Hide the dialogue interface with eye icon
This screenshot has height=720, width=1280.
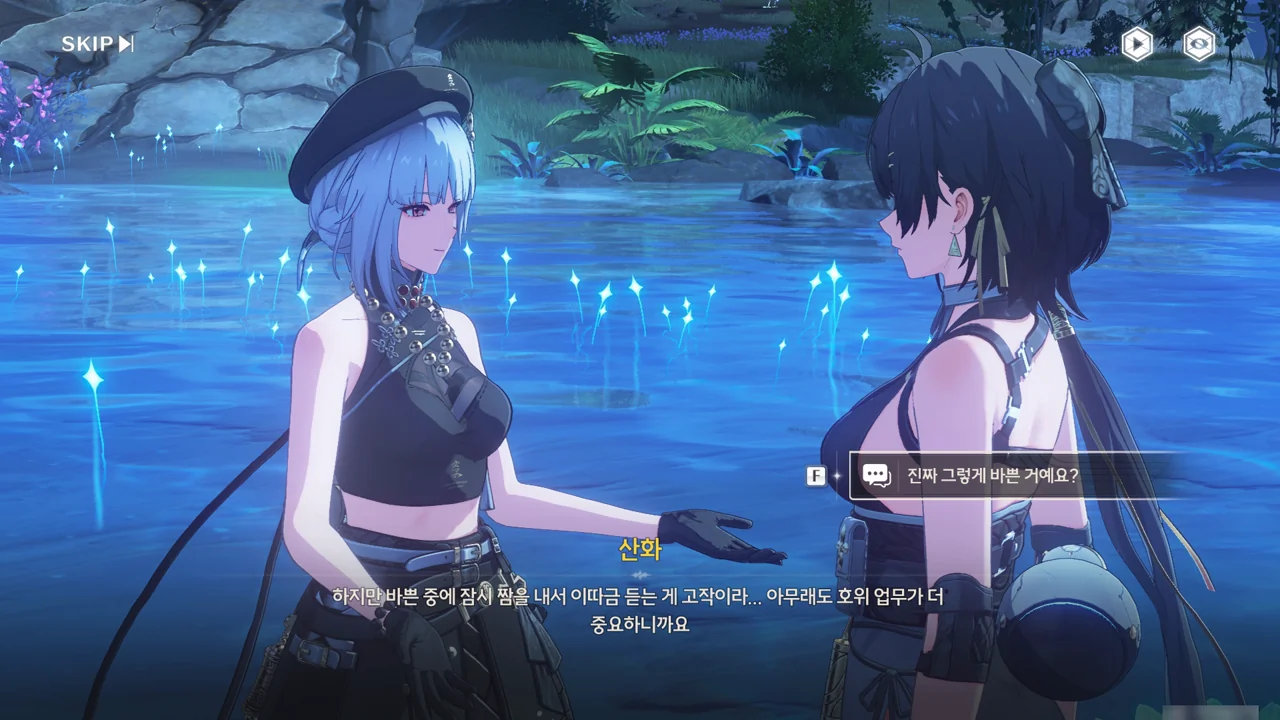point(1198,44)
